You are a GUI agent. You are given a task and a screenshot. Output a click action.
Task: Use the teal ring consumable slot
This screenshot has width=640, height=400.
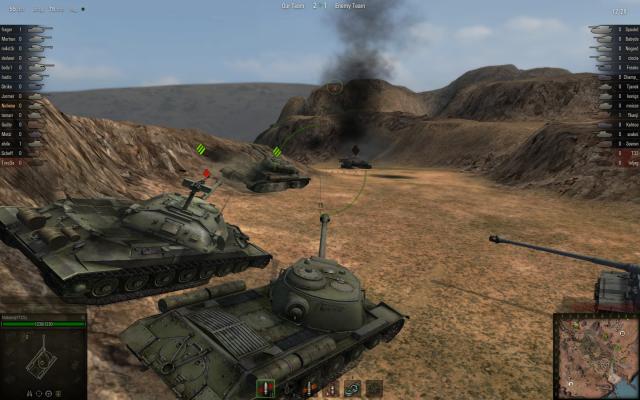pyautogui.click(x=352, y=388)
